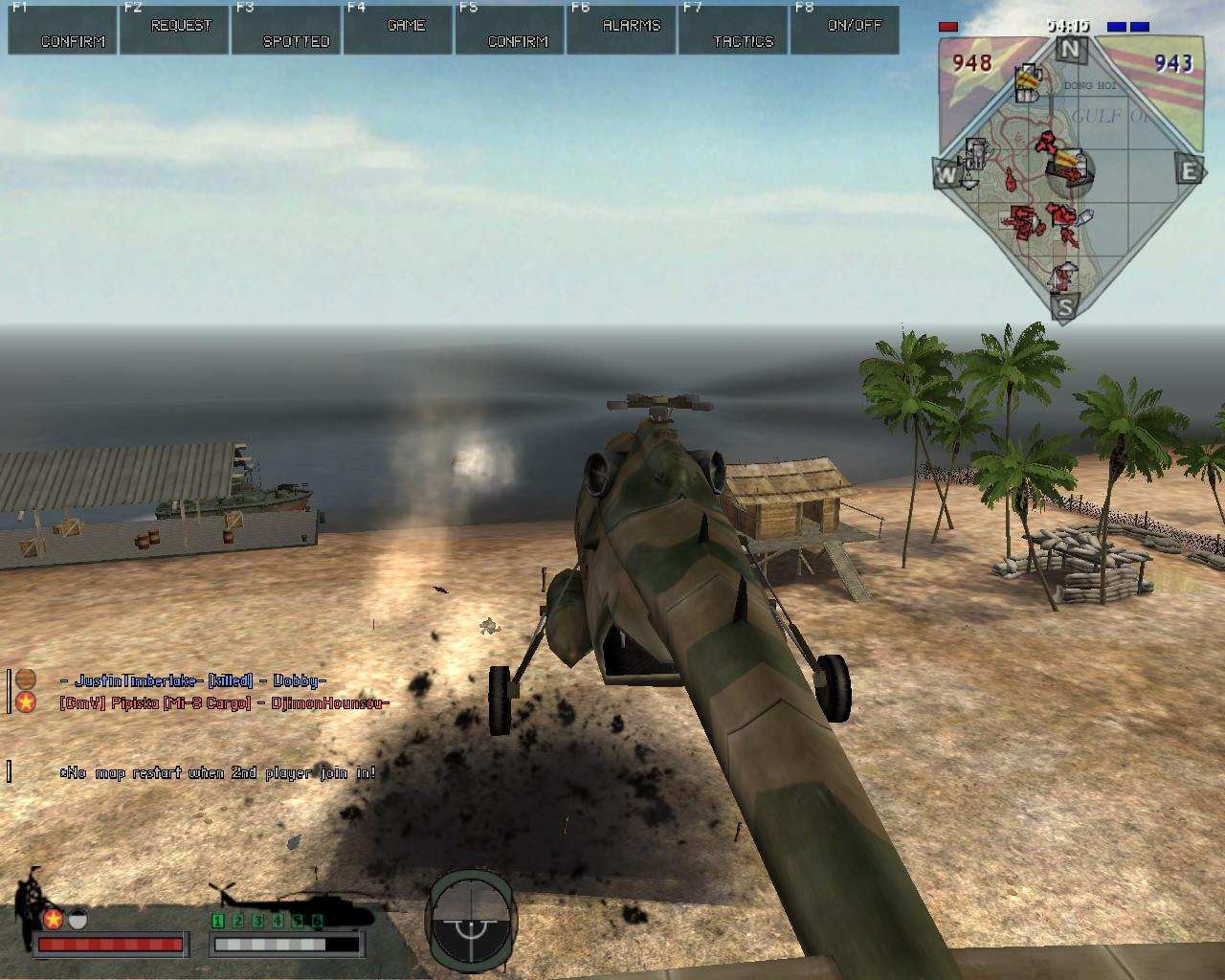Click the S compass marker on the minimap

click(x=1064, y=307)
